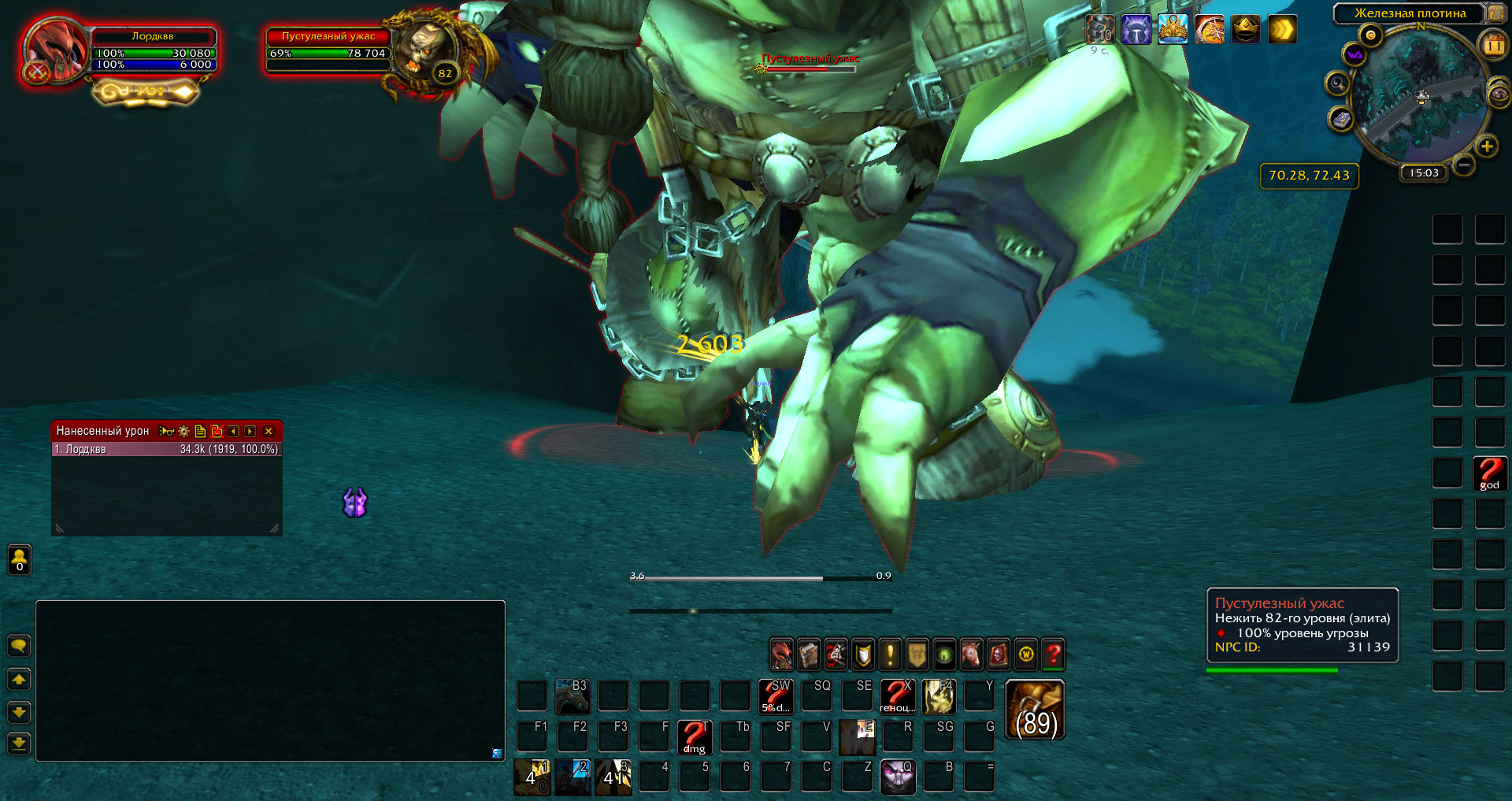Go to next damage meter segment

pos(250,432)
